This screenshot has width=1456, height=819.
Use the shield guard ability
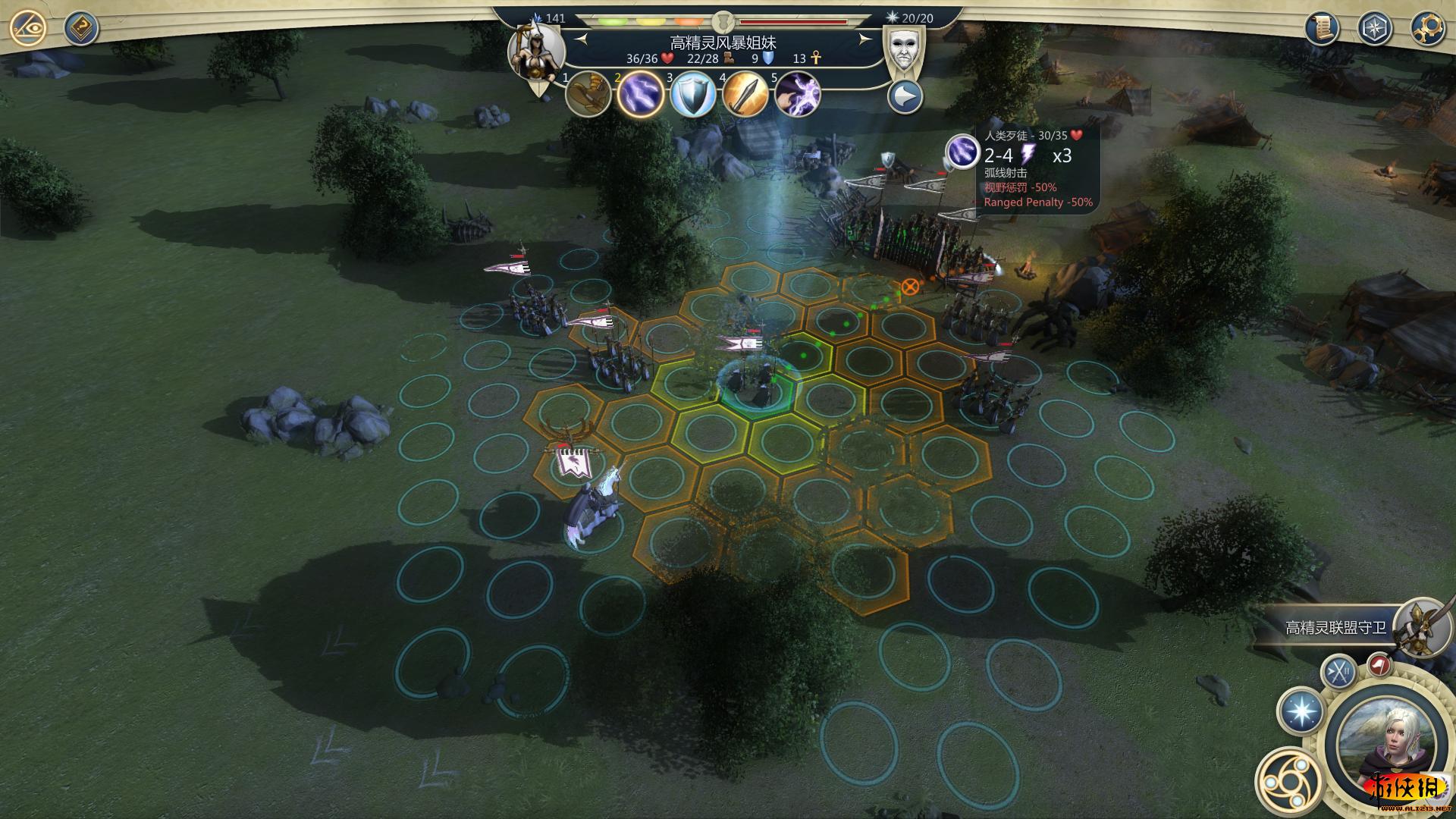pos(693,96)
